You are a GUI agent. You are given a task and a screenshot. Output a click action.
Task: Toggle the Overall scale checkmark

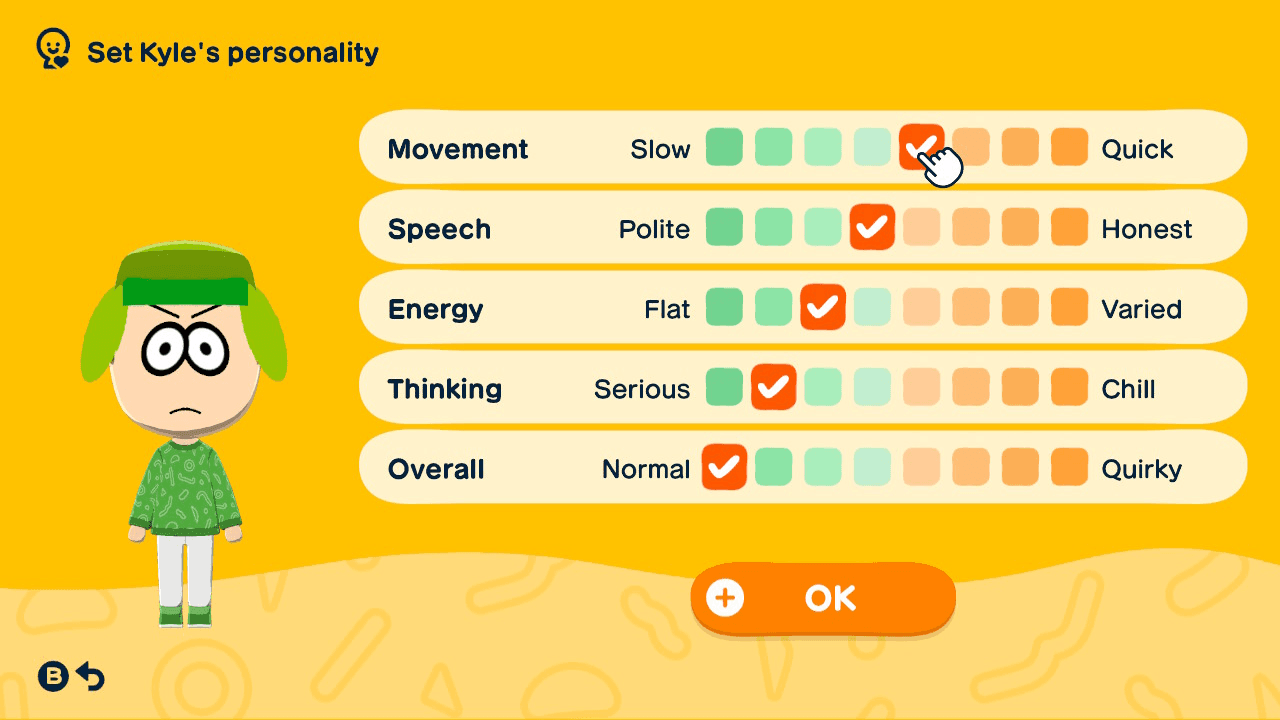[x=724, y=467]
